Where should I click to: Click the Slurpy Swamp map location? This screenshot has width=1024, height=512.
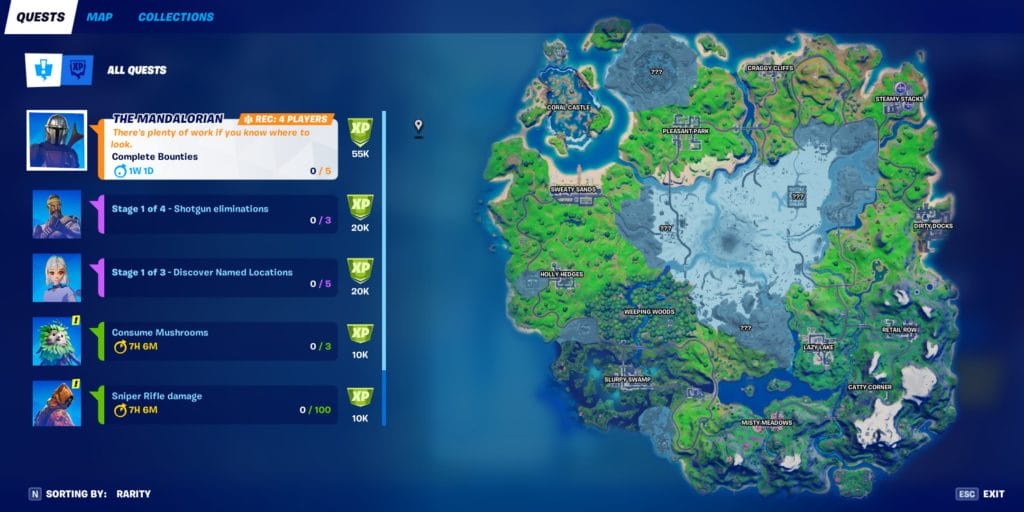click(x=628, y=379)
